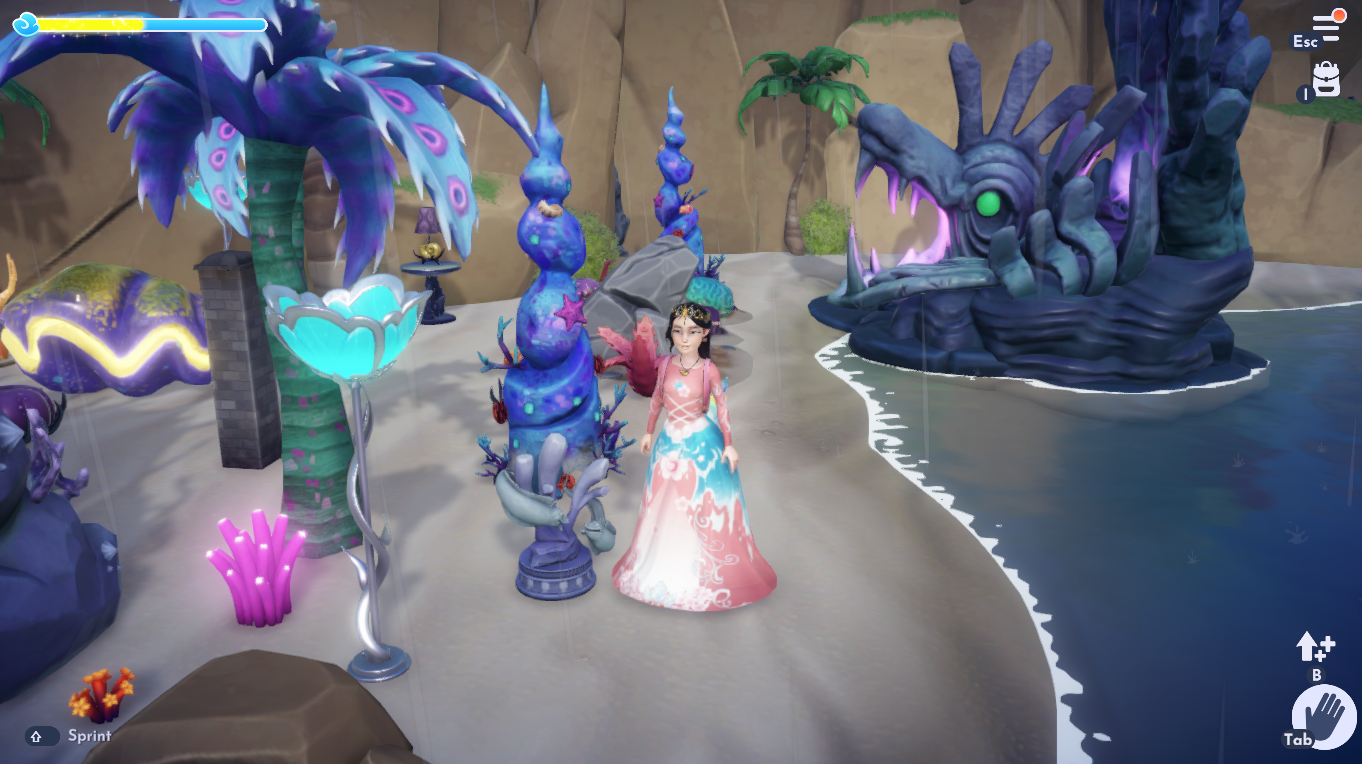The height and width of the screenshot is (764, 1362).
Task: Click the orange notification dot on menu
Action: [x=1340, y=15]
